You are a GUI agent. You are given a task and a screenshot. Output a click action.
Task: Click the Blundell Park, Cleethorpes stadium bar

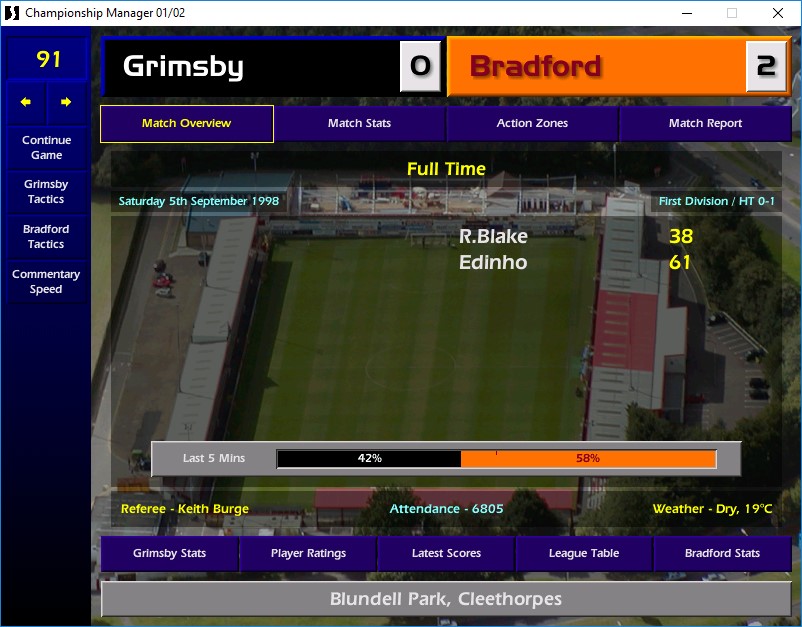coord(446,600)
